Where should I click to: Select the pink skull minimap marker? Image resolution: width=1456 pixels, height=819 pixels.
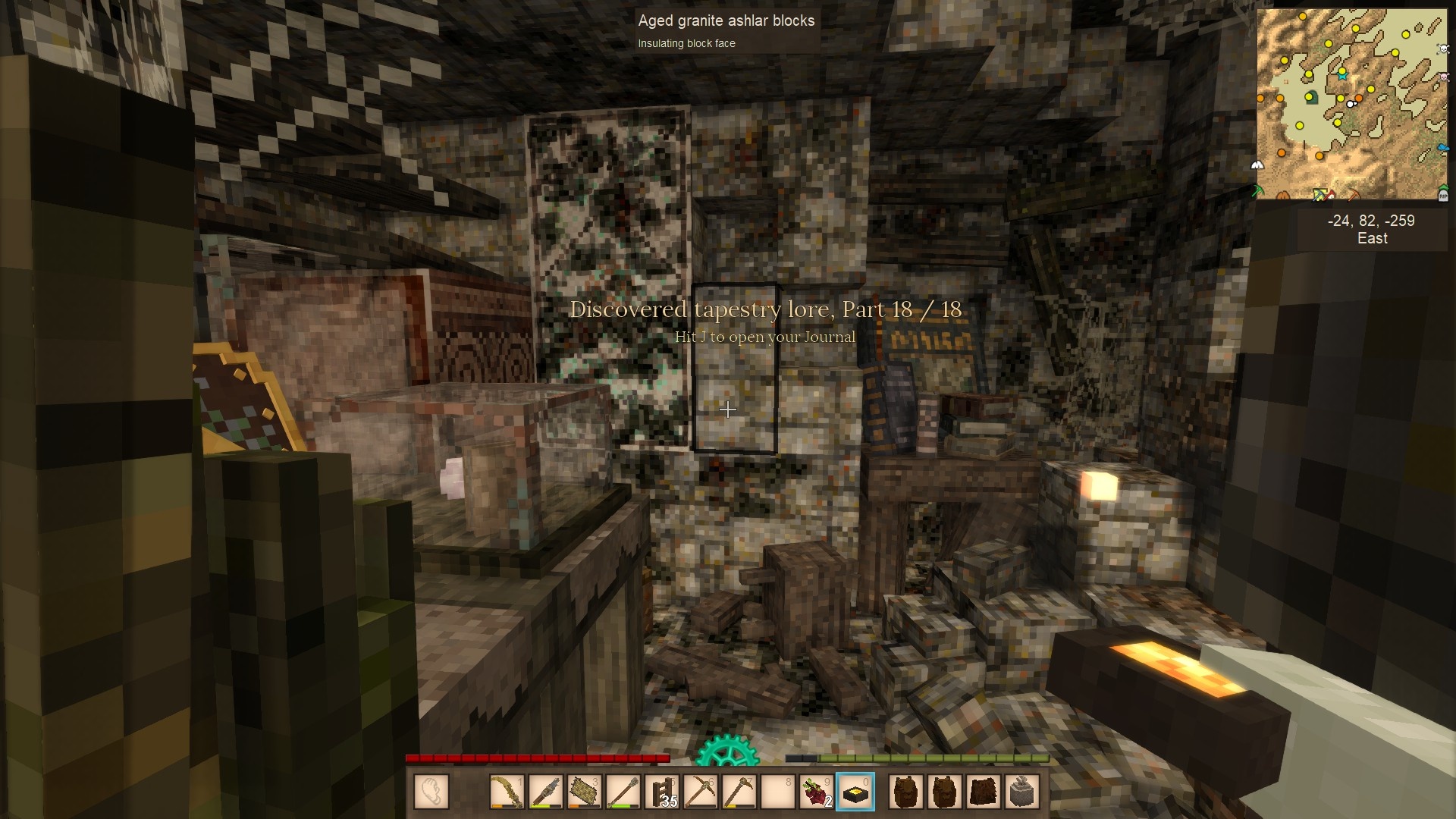1443,77
